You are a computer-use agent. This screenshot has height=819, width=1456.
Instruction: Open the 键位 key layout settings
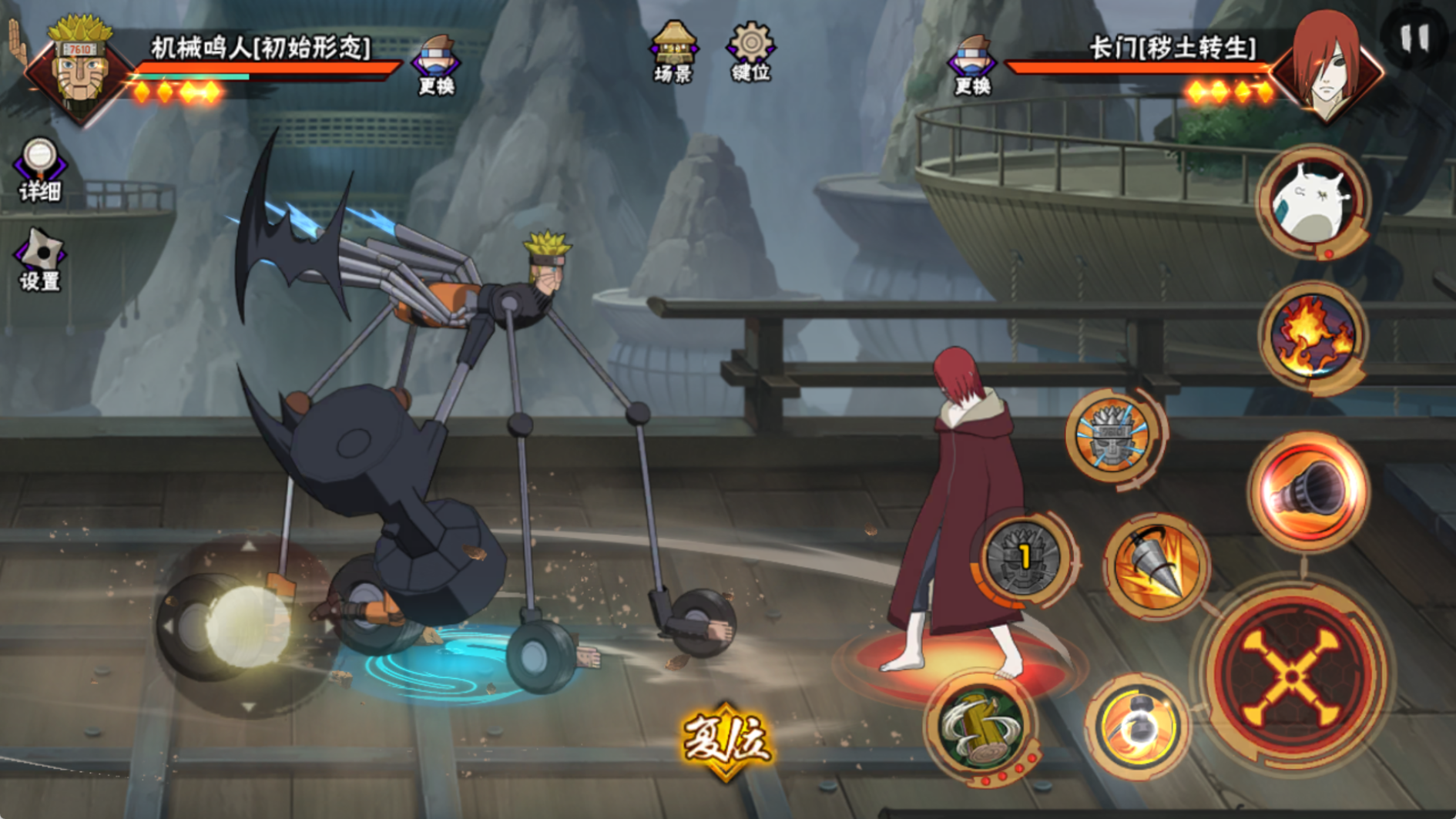pyautogui.click(x=750, y=51)
